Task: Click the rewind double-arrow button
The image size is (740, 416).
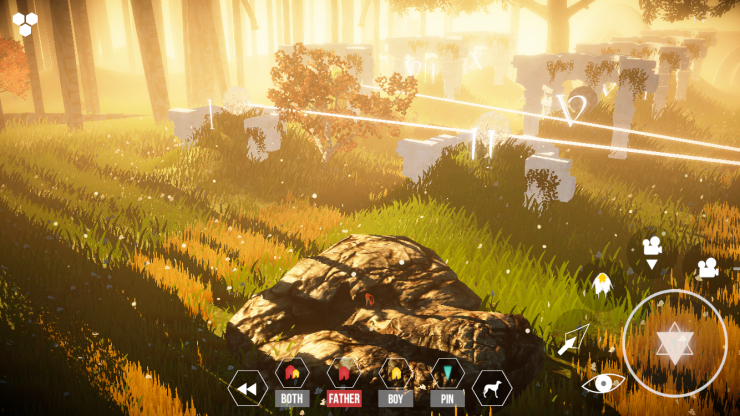Action: tap(247, 388)
